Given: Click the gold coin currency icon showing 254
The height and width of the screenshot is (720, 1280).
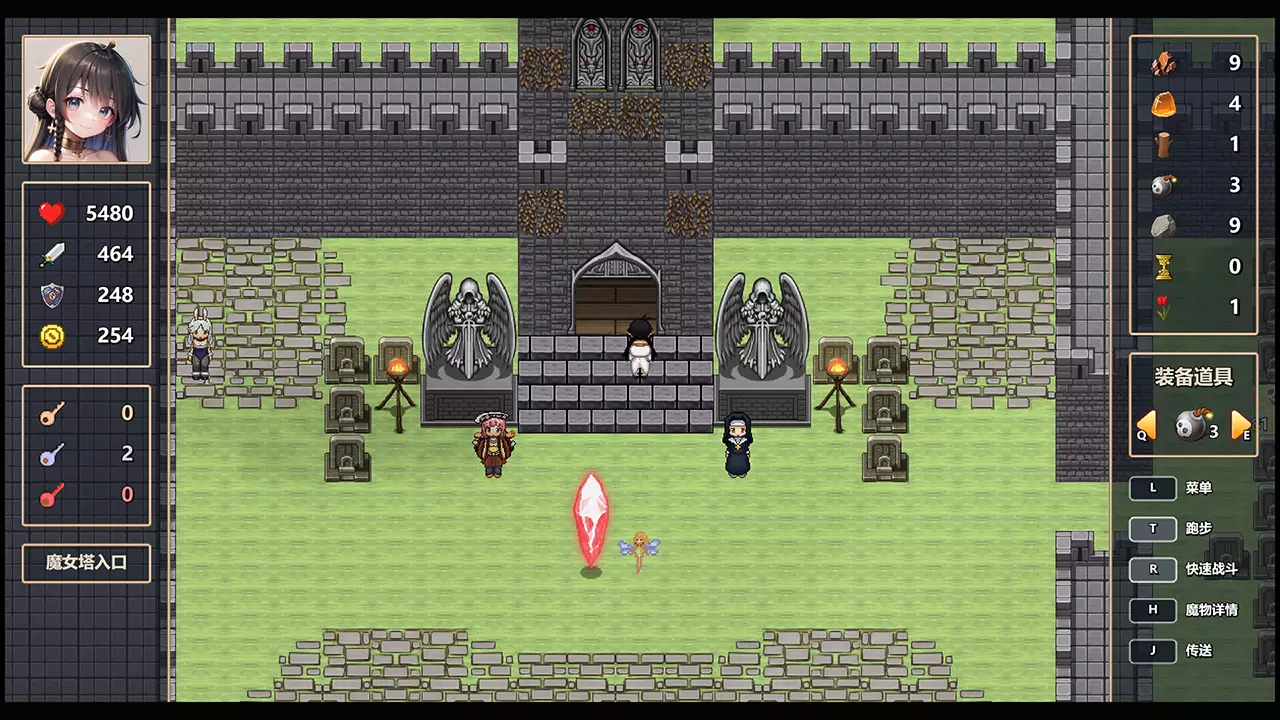Looking at the screenshot, I should click(x=50, y=335).
